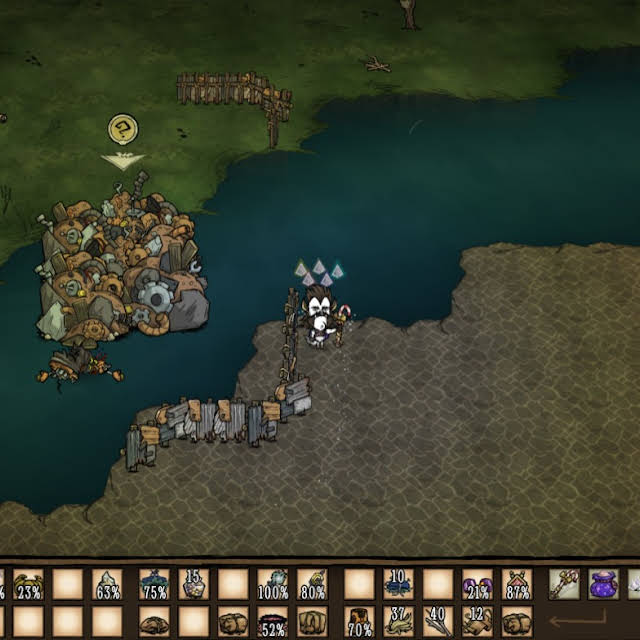Viewport: 640px width, 640px height.
Task: Select the 80% durability item slot
Action: (312, 584)
